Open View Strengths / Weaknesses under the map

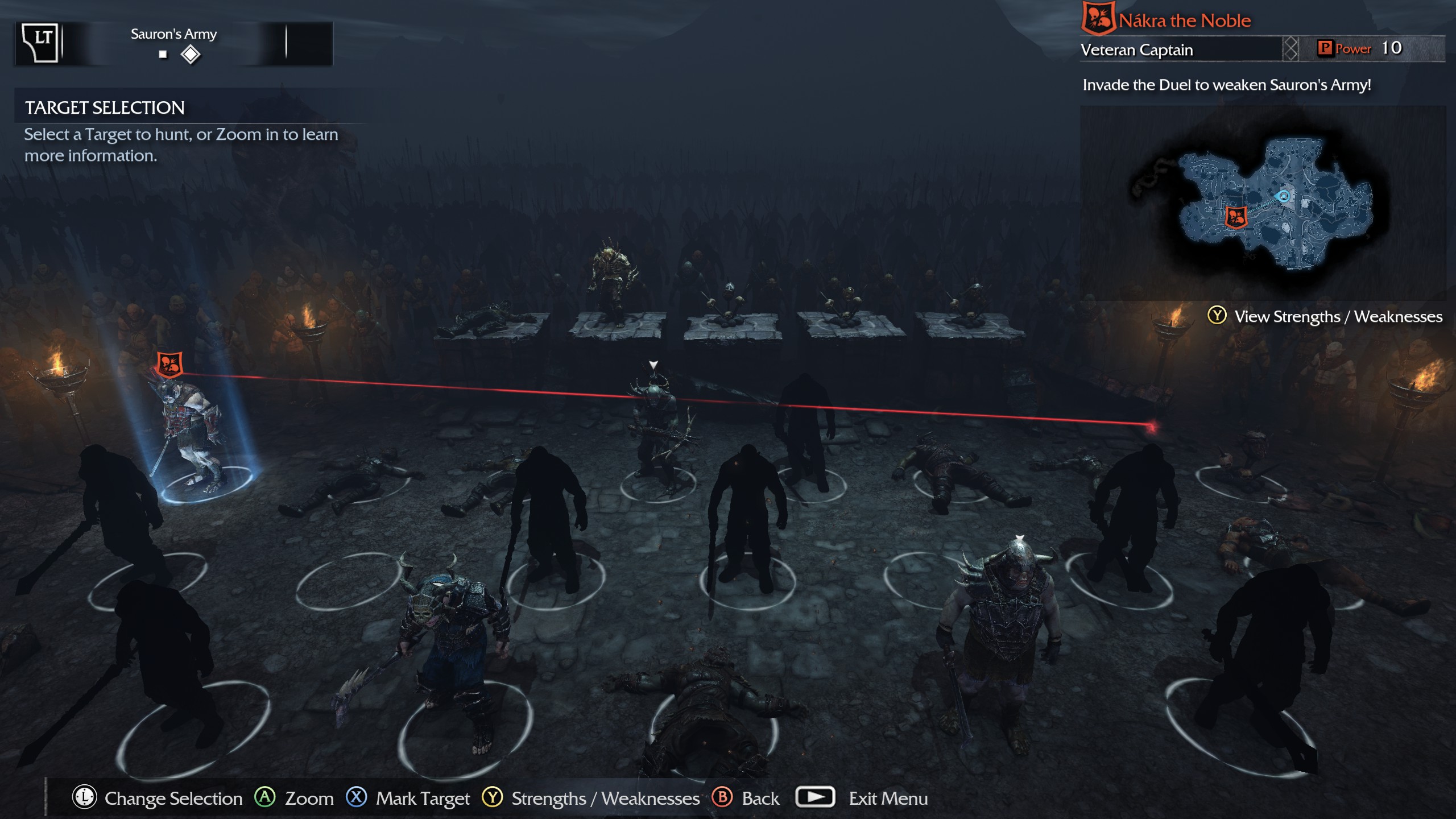coord(1338,316)
